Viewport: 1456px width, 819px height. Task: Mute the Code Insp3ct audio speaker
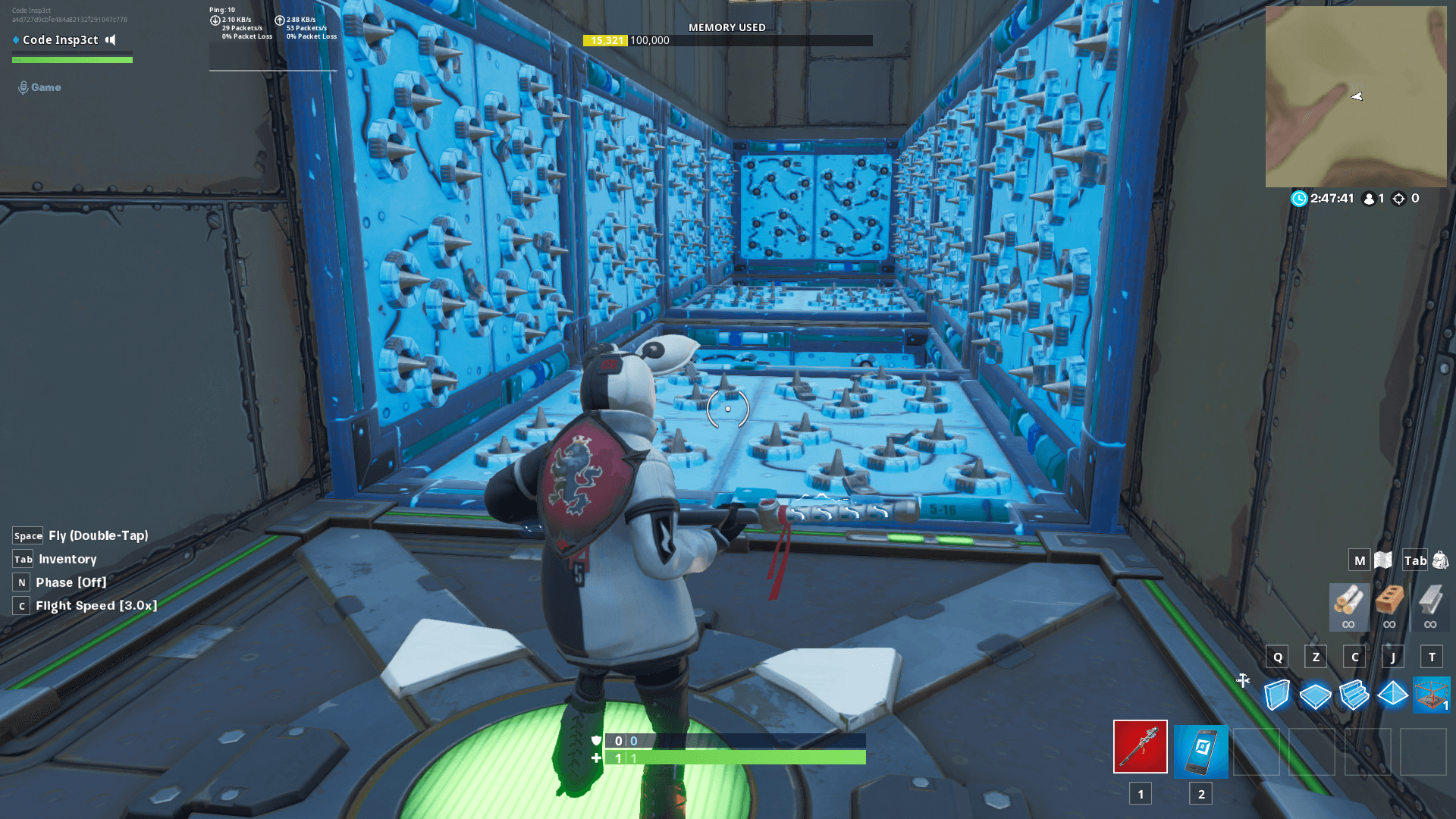tap(111, 39)
